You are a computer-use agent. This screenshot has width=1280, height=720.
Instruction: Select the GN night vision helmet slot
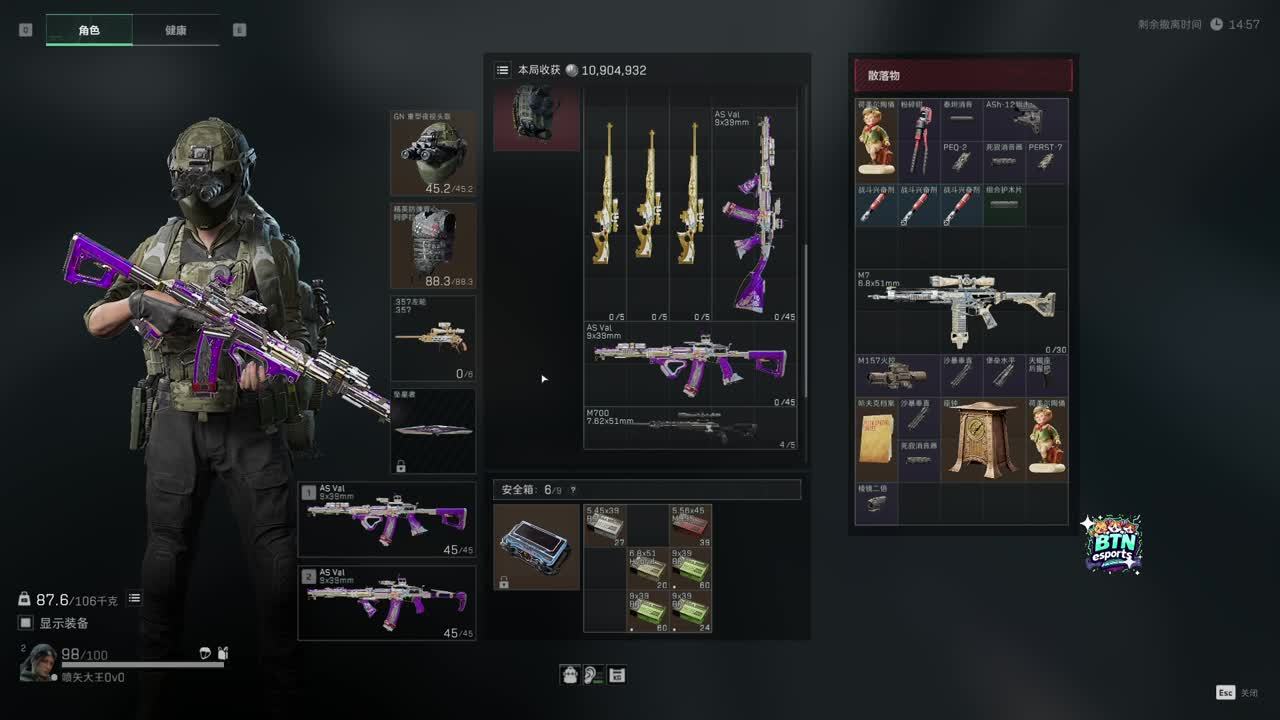point(433,153)
